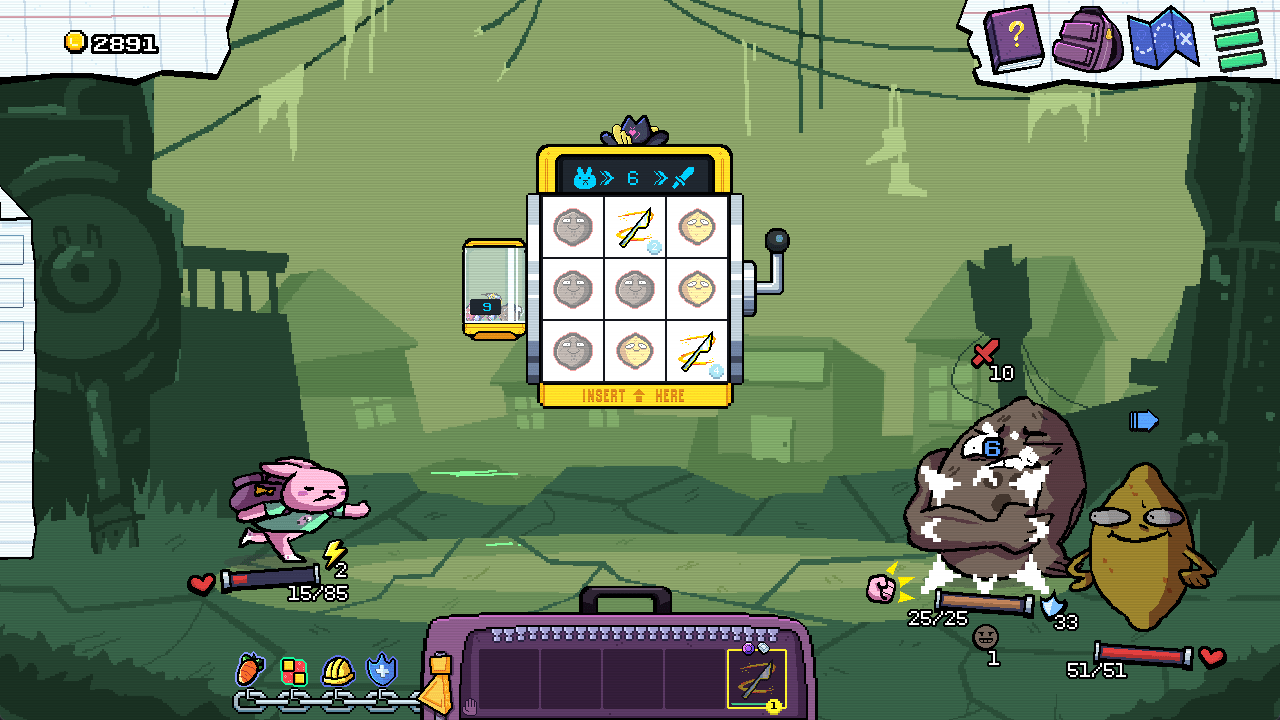Choose the yellow hard hat charm
This screenshot has height=720, width=1280.
coord(338,670)
